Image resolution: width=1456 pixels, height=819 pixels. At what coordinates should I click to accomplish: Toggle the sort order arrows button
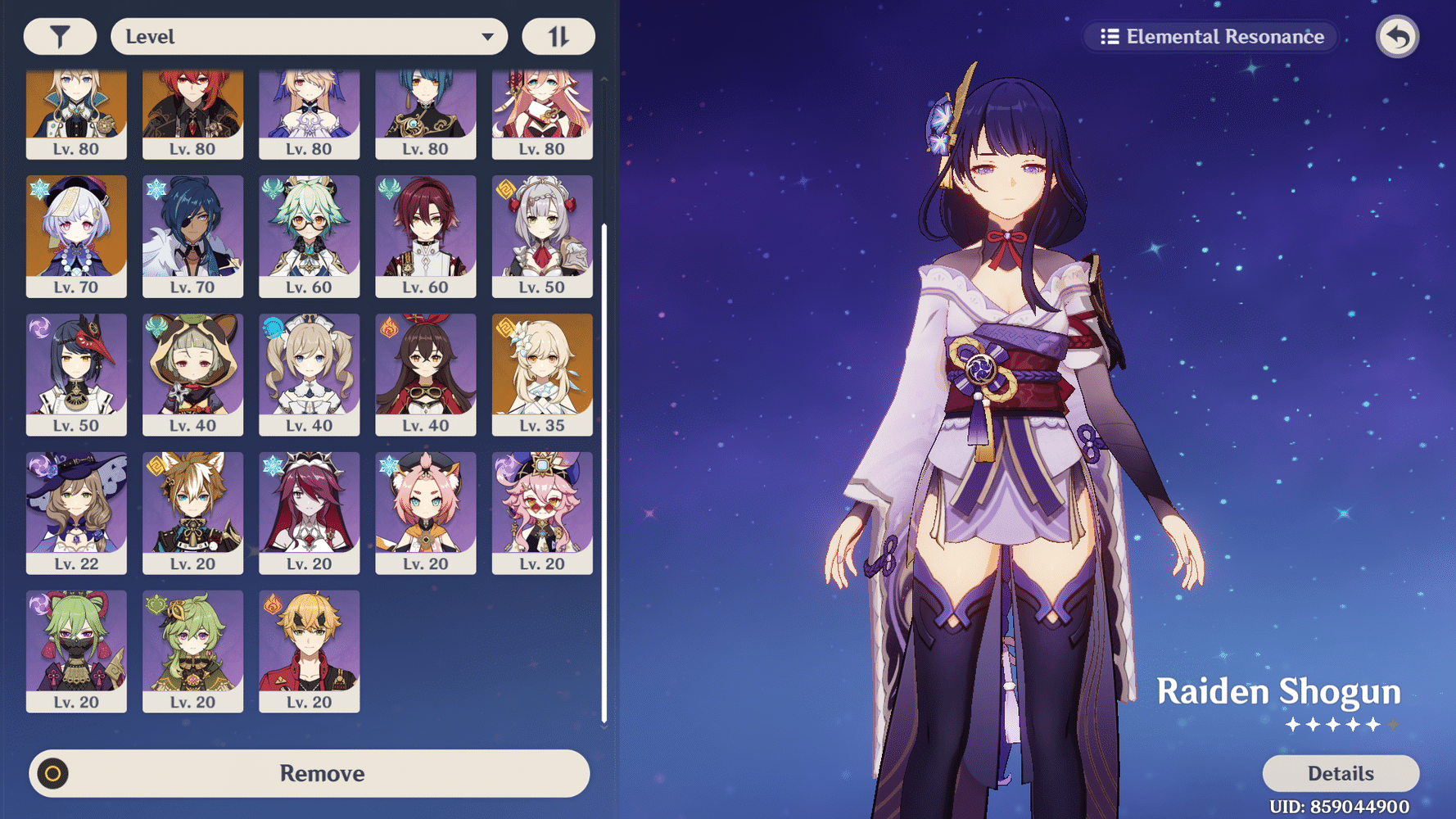558,37
